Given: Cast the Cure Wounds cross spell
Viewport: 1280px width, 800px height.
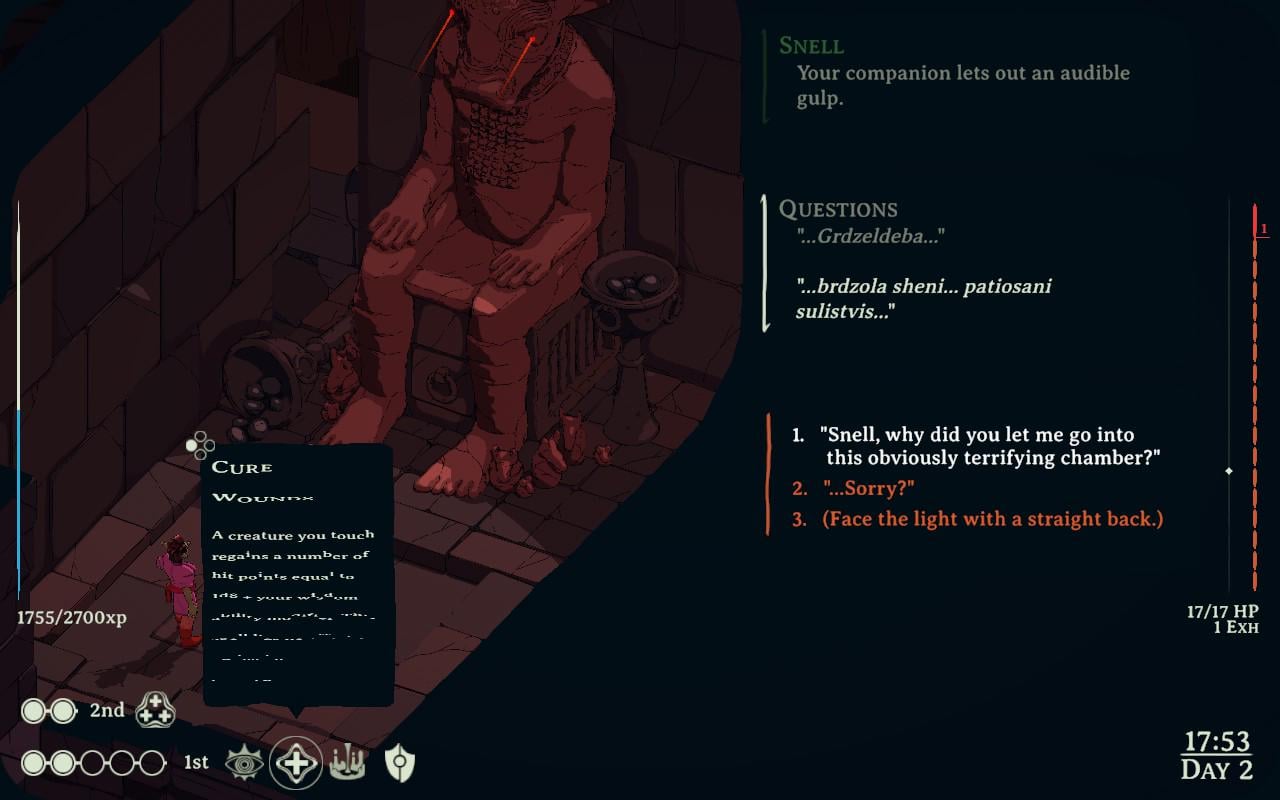Looking at the screenshot, I should pos(296,764).
